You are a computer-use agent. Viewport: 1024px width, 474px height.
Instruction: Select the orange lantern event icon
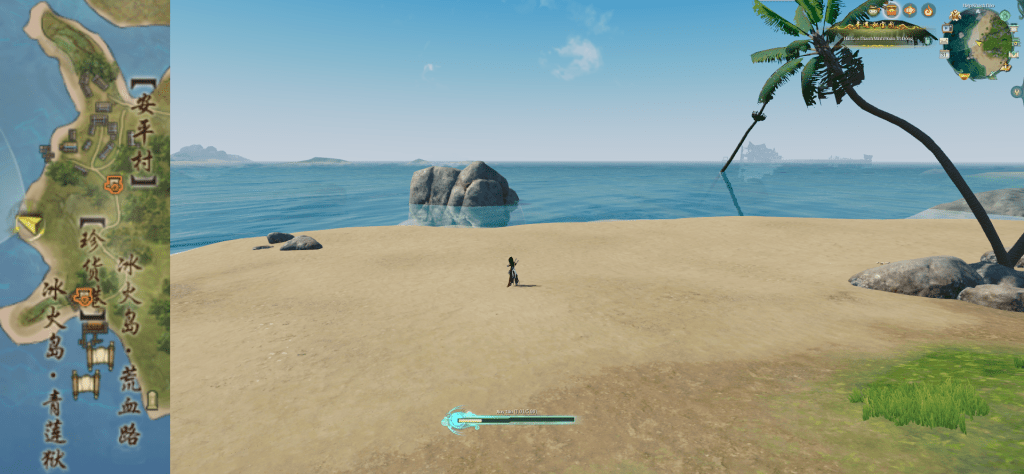pos(910,10)
